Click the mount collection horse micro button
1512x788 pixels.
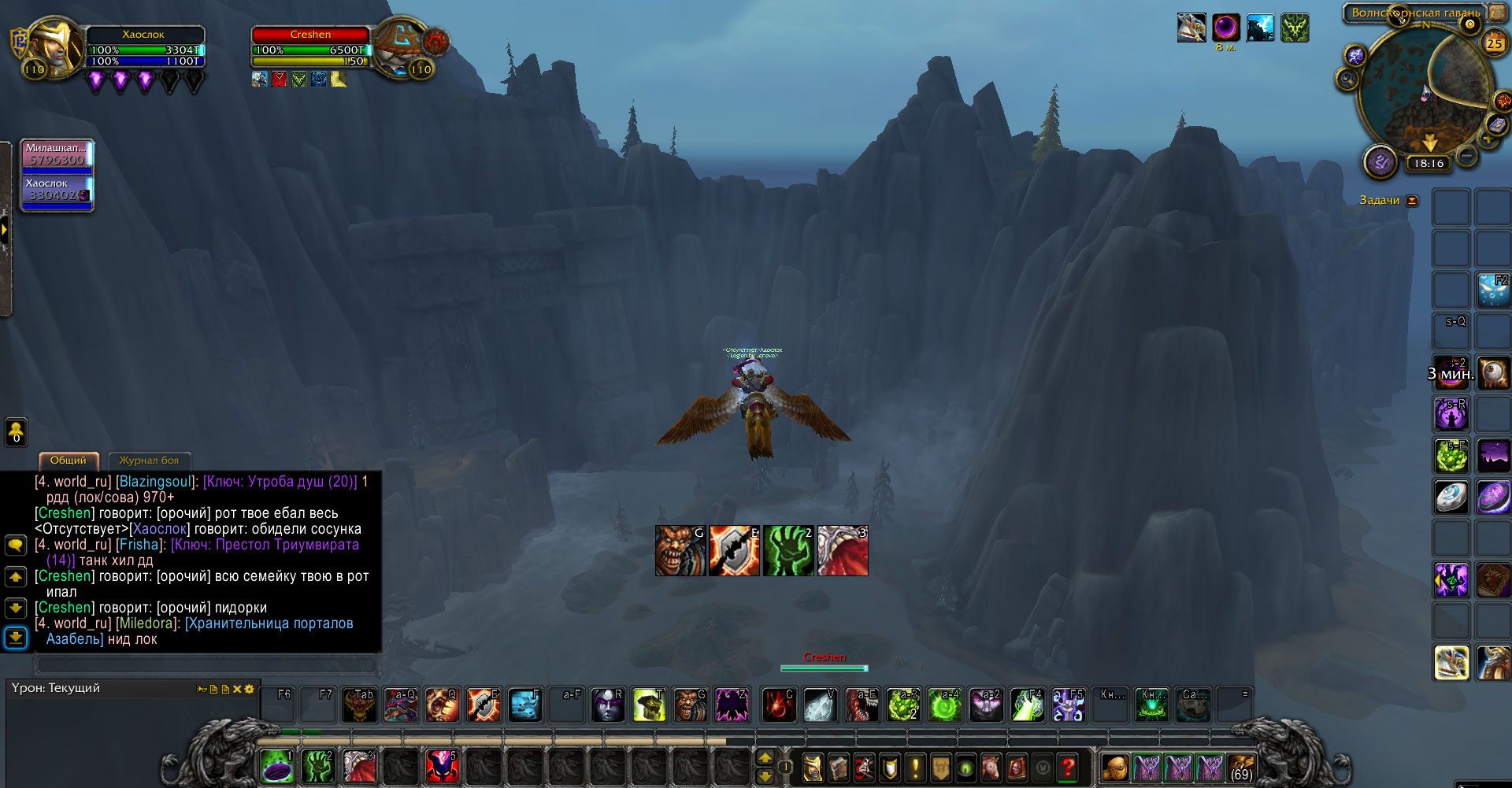[x=991, y=767]
